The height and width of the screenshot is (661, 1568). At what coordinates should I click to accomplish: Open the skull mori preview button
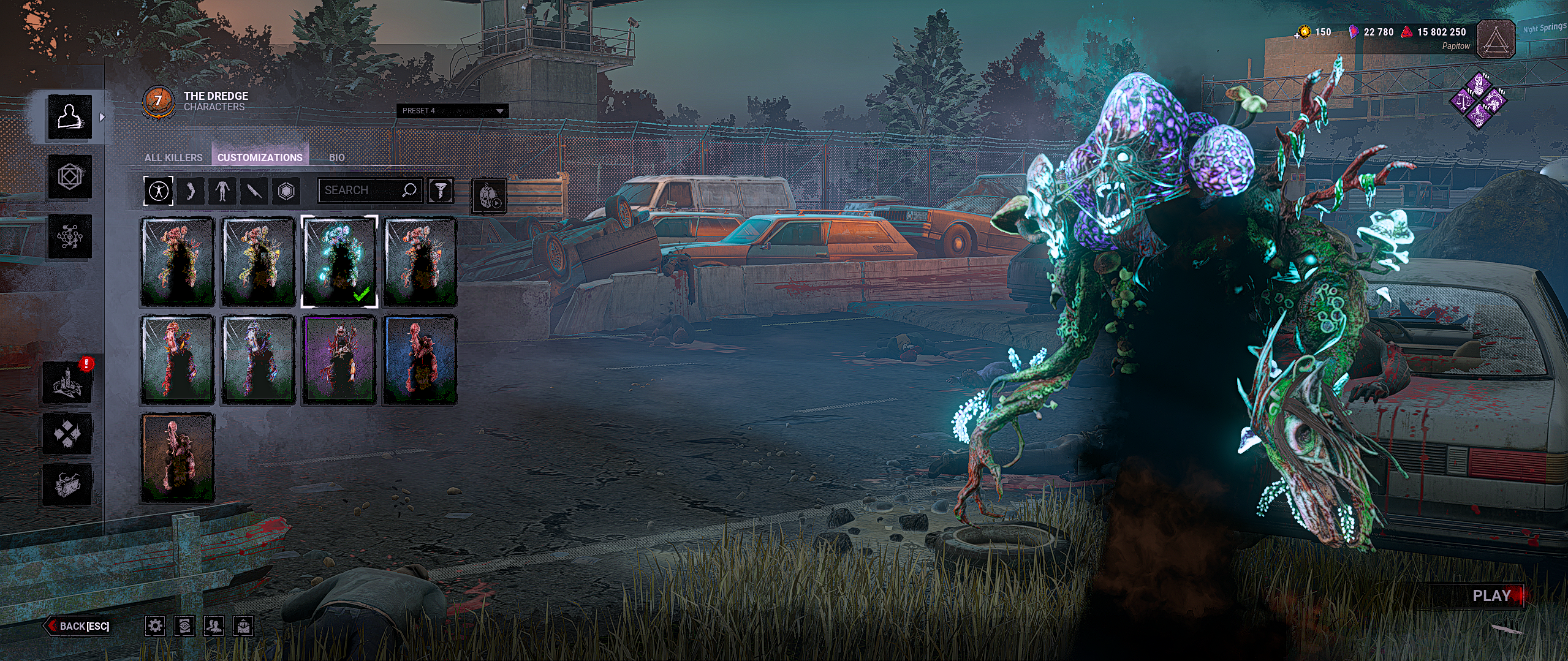coord(489,196)
